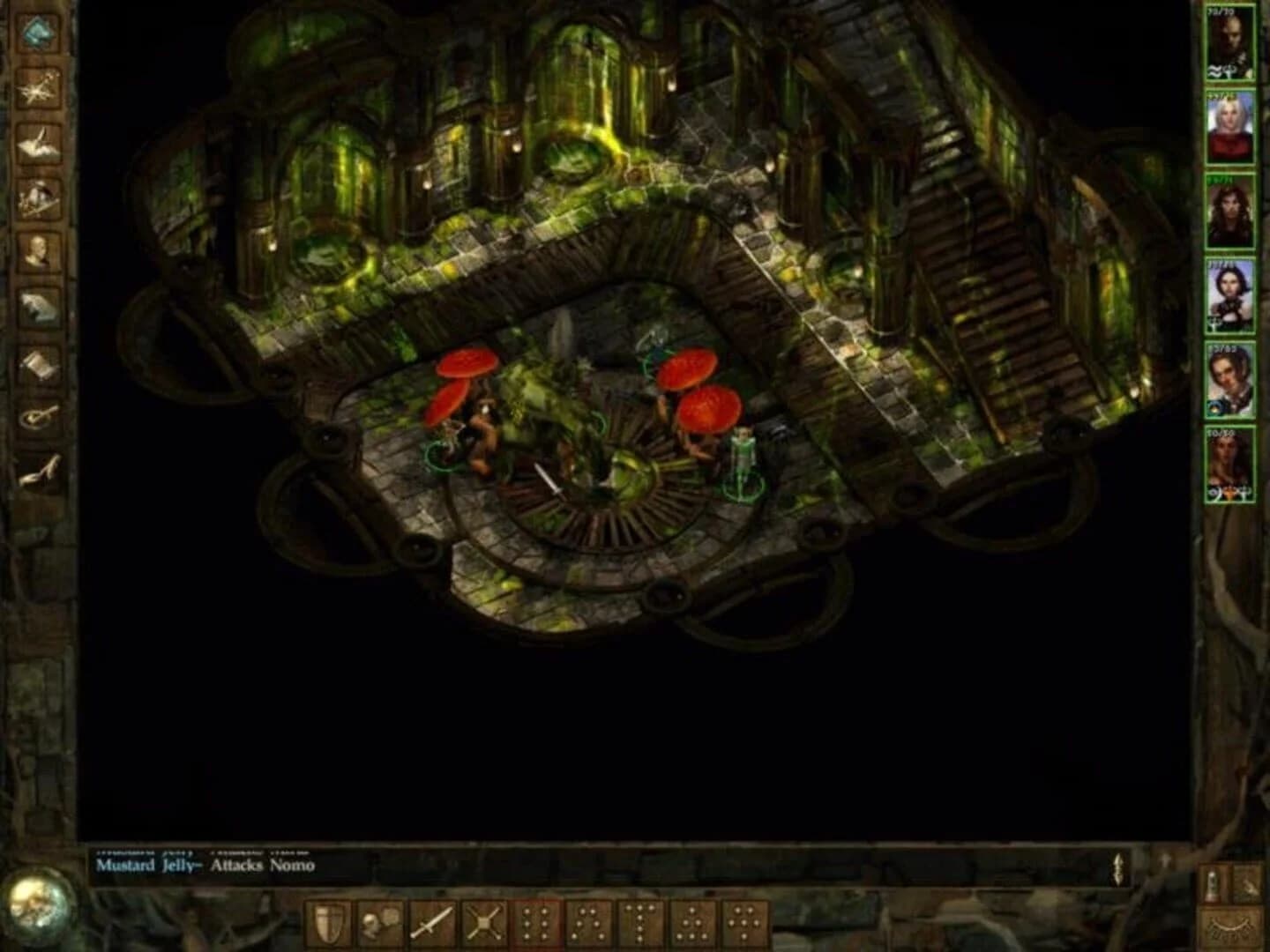Select the highlighted two-column party formation
Image resolution: width=1270 pixels, height=952 pixels.
(x=535, y=921)
